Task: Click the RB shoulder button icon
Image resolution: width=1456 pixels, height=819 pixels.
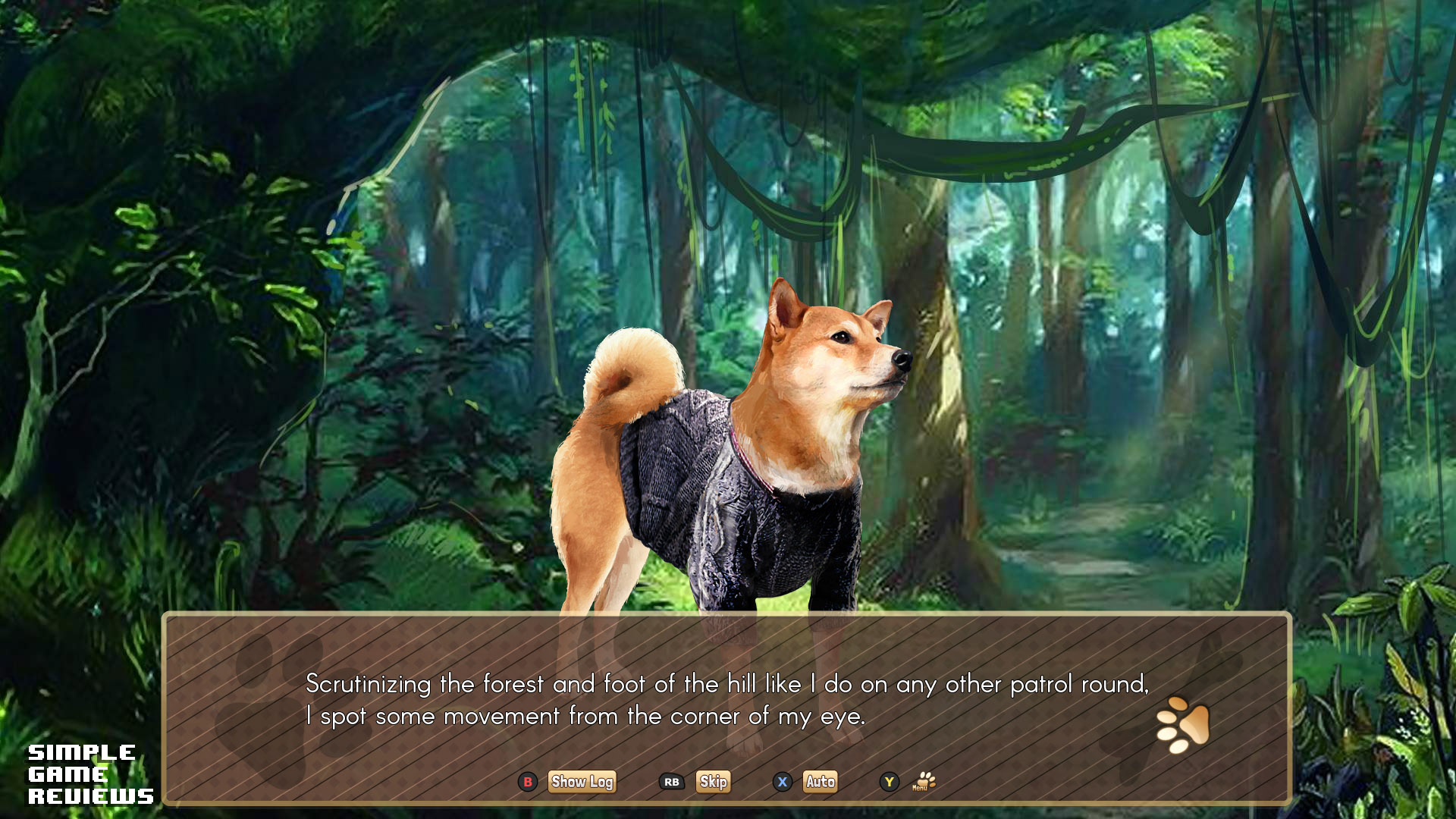Action: [x=670, y=782]
